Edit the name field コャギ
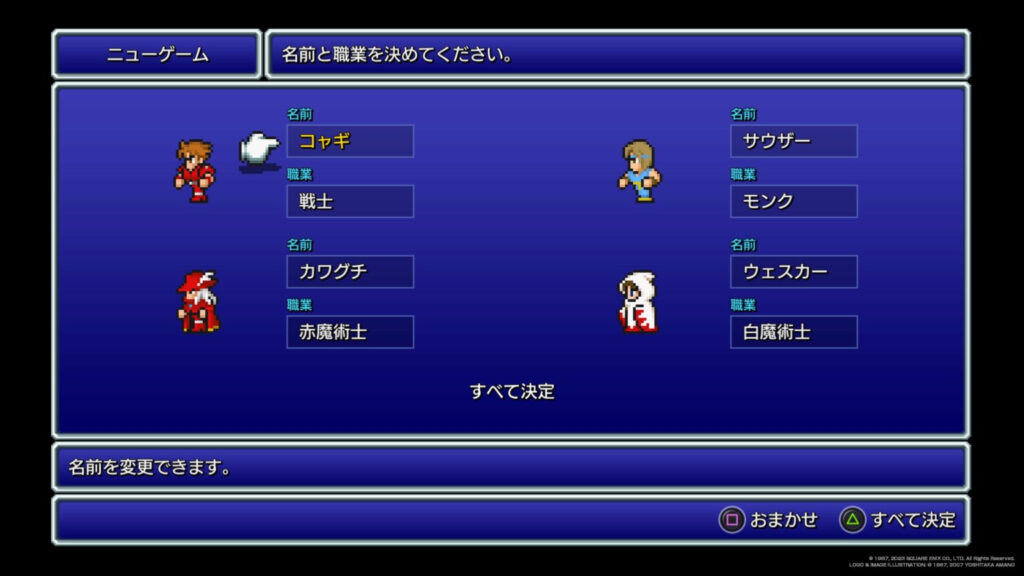Screen dimensions: 1024x576 pos(350,141)
